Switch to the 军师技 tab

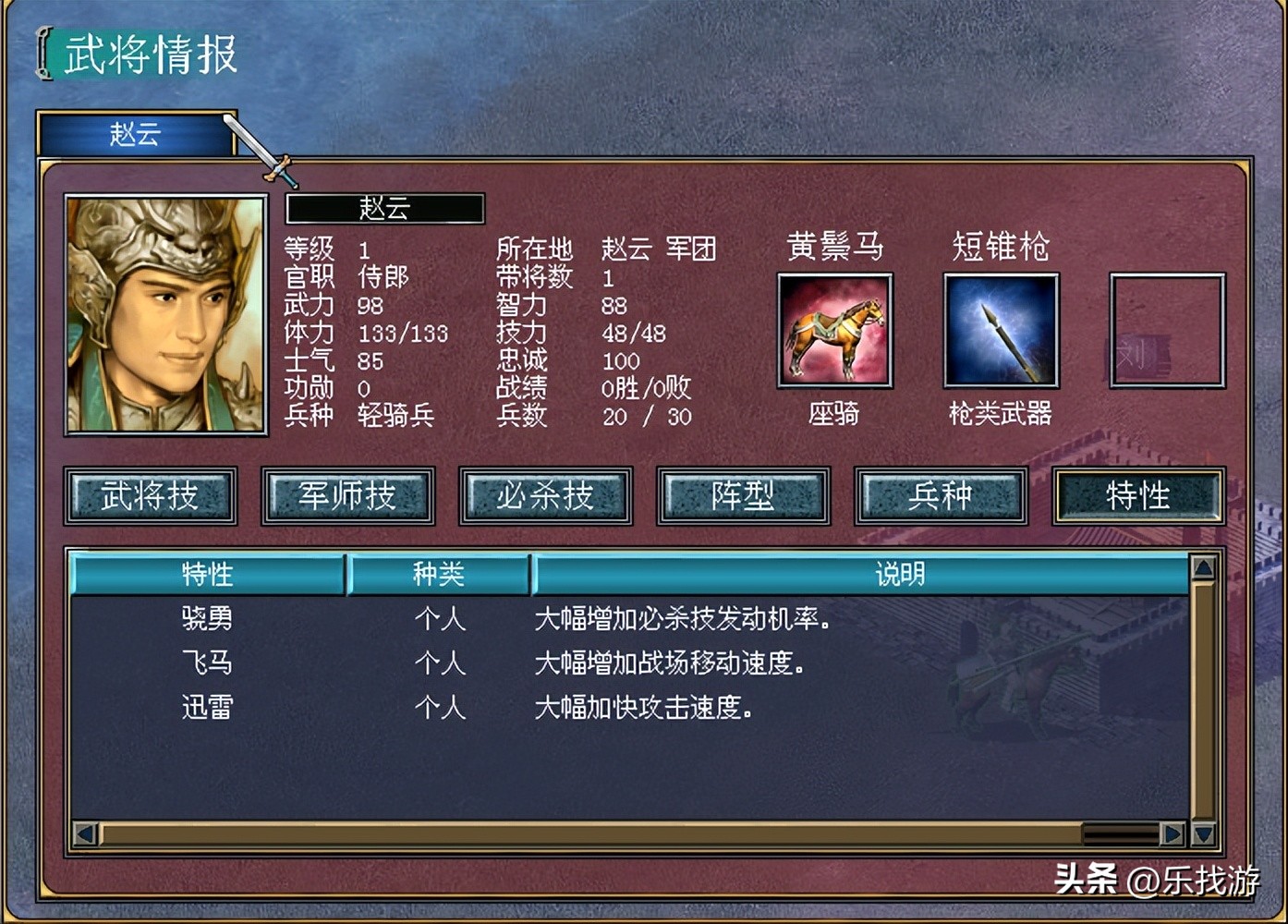pos(348,496)
